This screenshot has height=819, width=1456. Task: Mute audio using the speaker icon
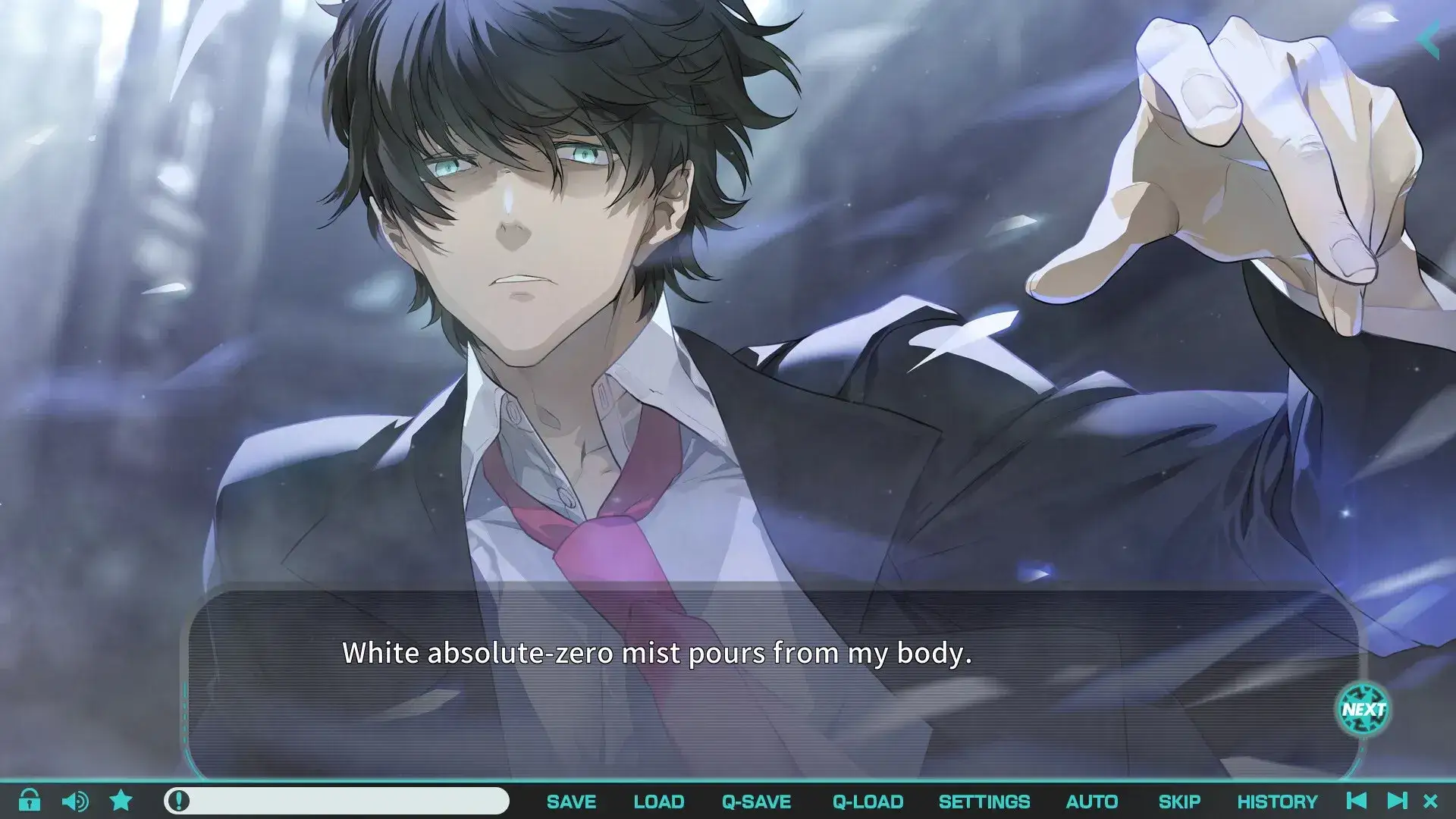(x=76, y=801)
